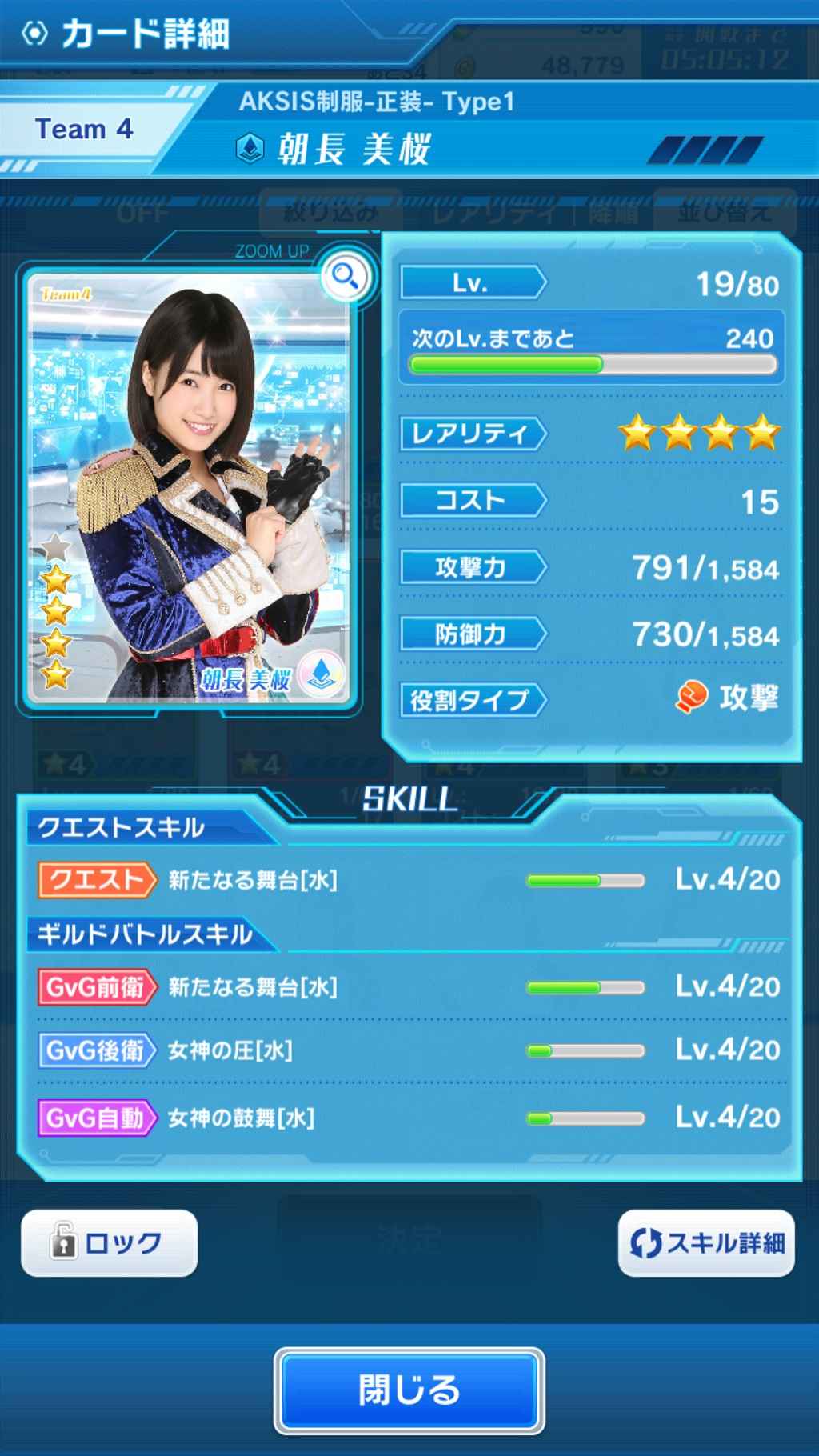Select the クエスト skill 新たなる舞台[水] row
The height and width of the screenshot is (1456, 819).
tap(409, 880)
